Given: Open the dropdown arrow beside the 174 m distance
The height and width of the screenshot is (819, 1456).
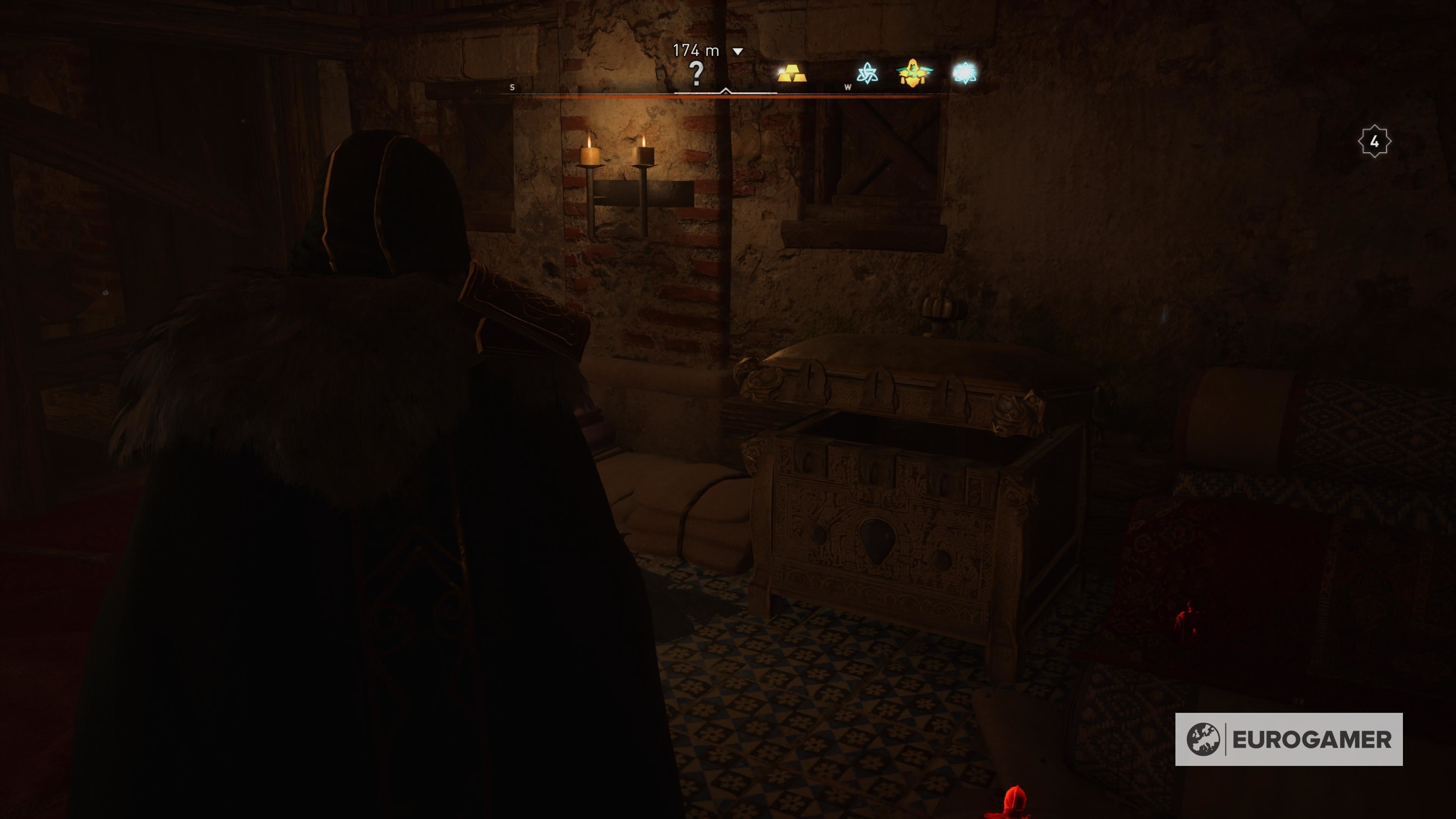Looking at the screenshot, I should (737, 50).
